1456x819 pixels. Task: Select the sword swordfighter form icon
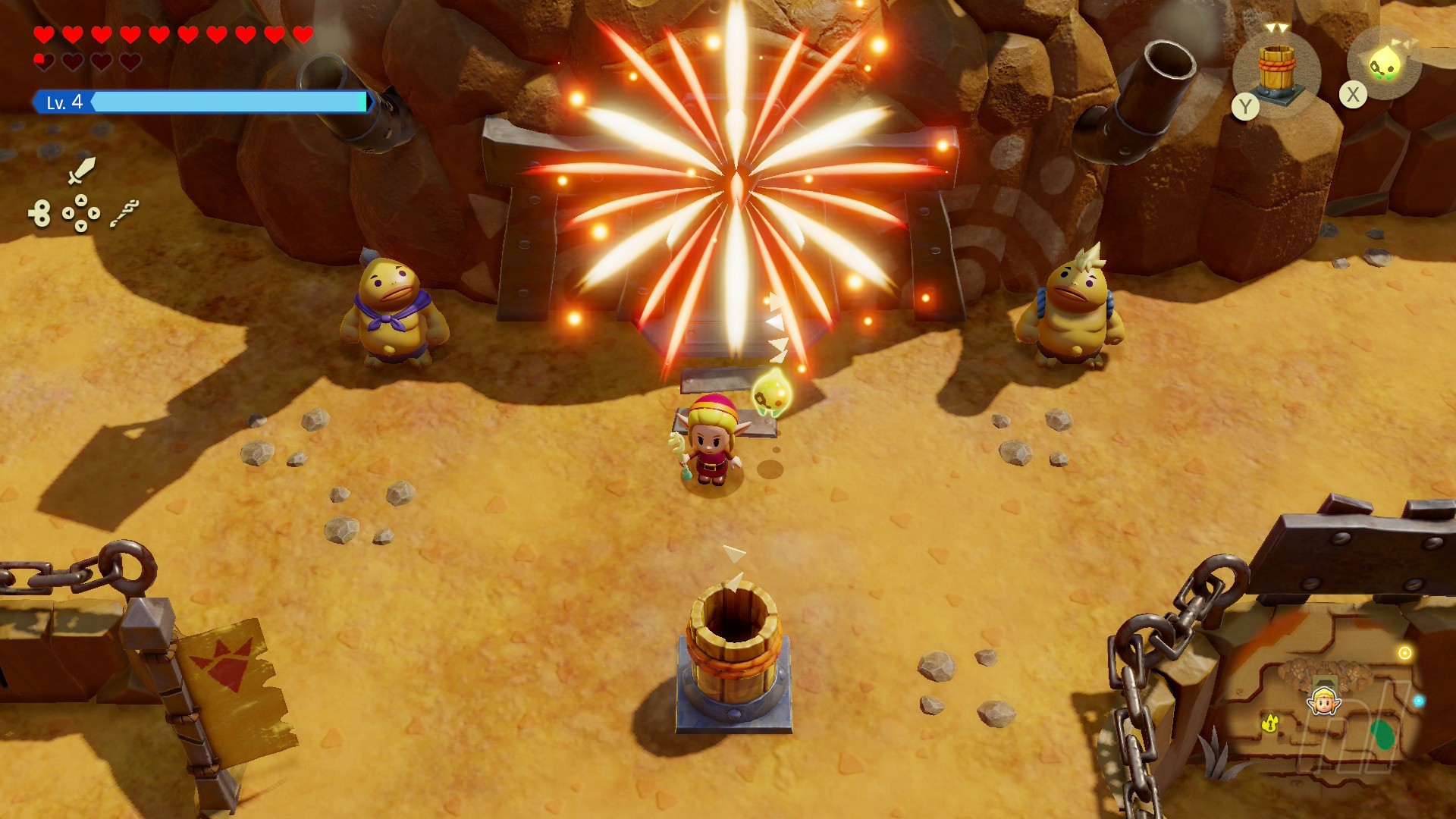tap(81, 171)
